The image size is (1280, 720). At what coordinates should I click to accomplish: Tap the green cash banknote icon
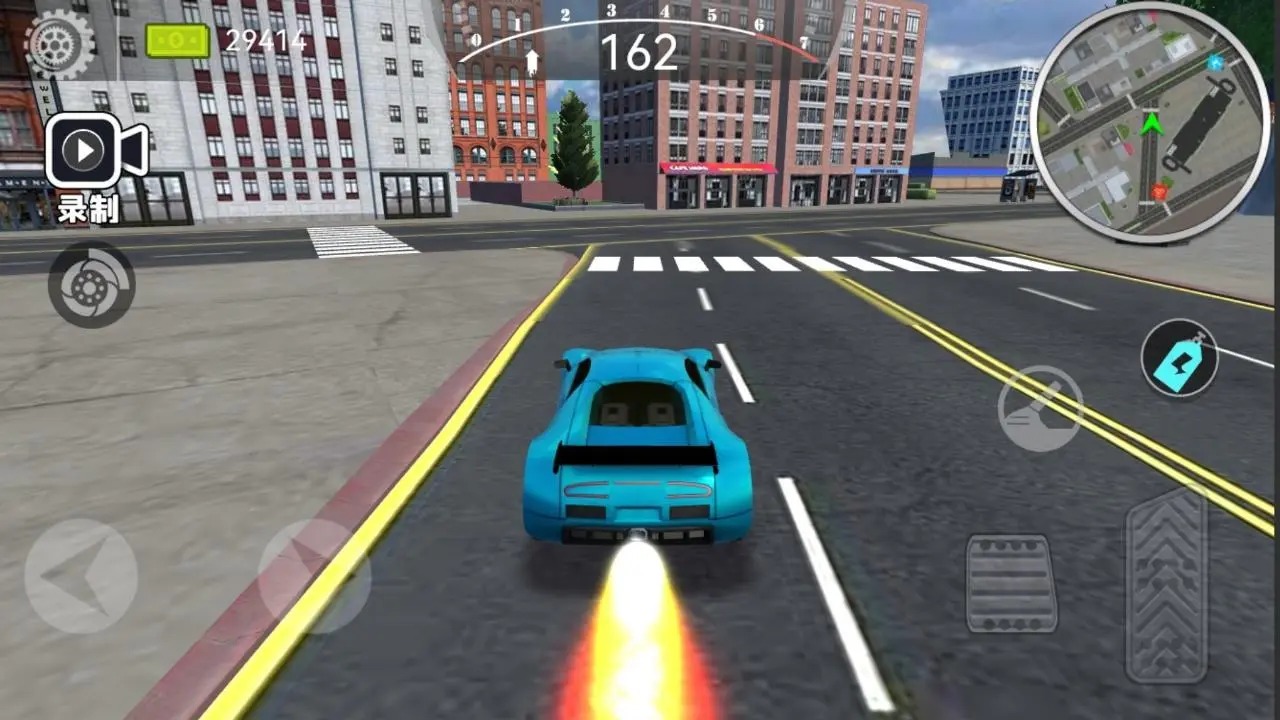tap(176, 40)
